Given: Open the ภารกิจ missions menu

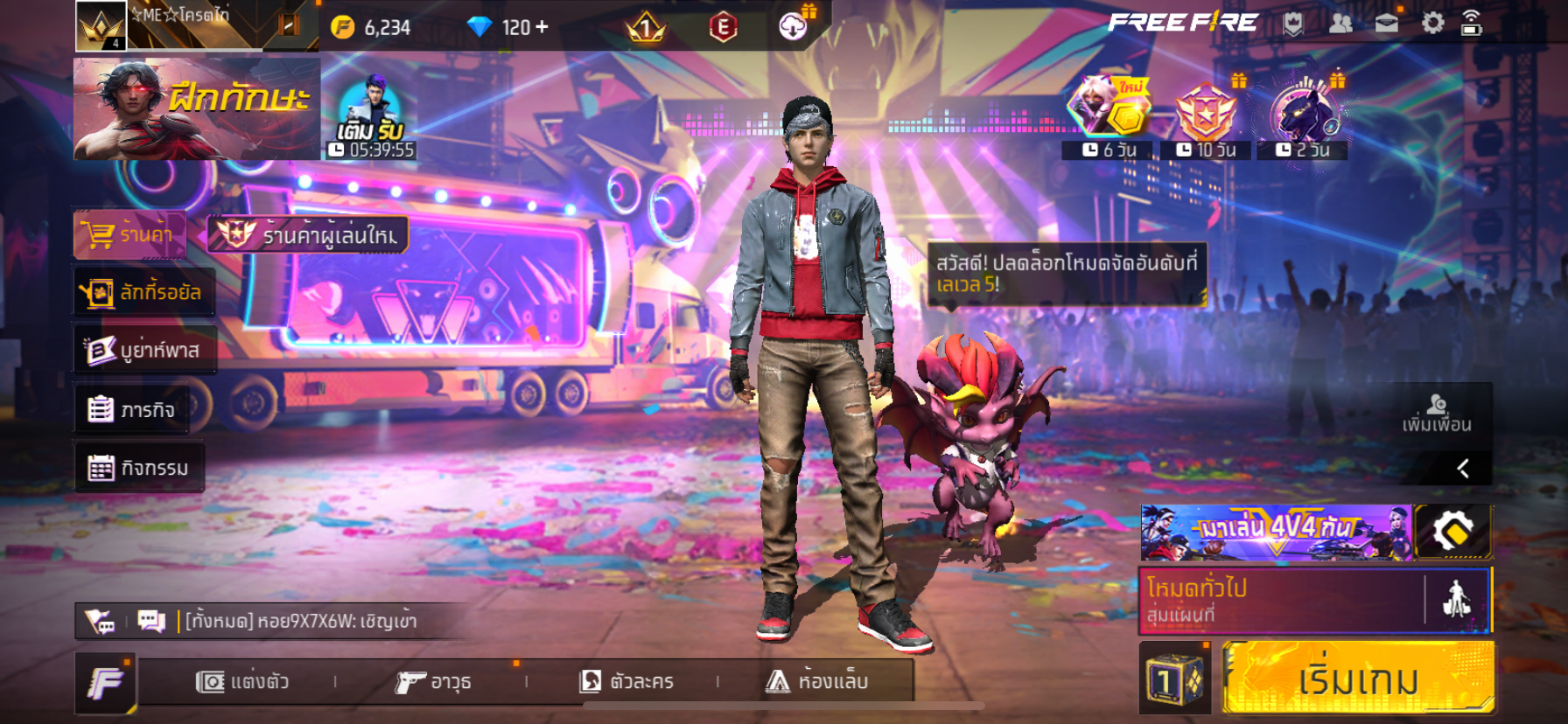Looking at the screenshot, I should tap(132, 409).
